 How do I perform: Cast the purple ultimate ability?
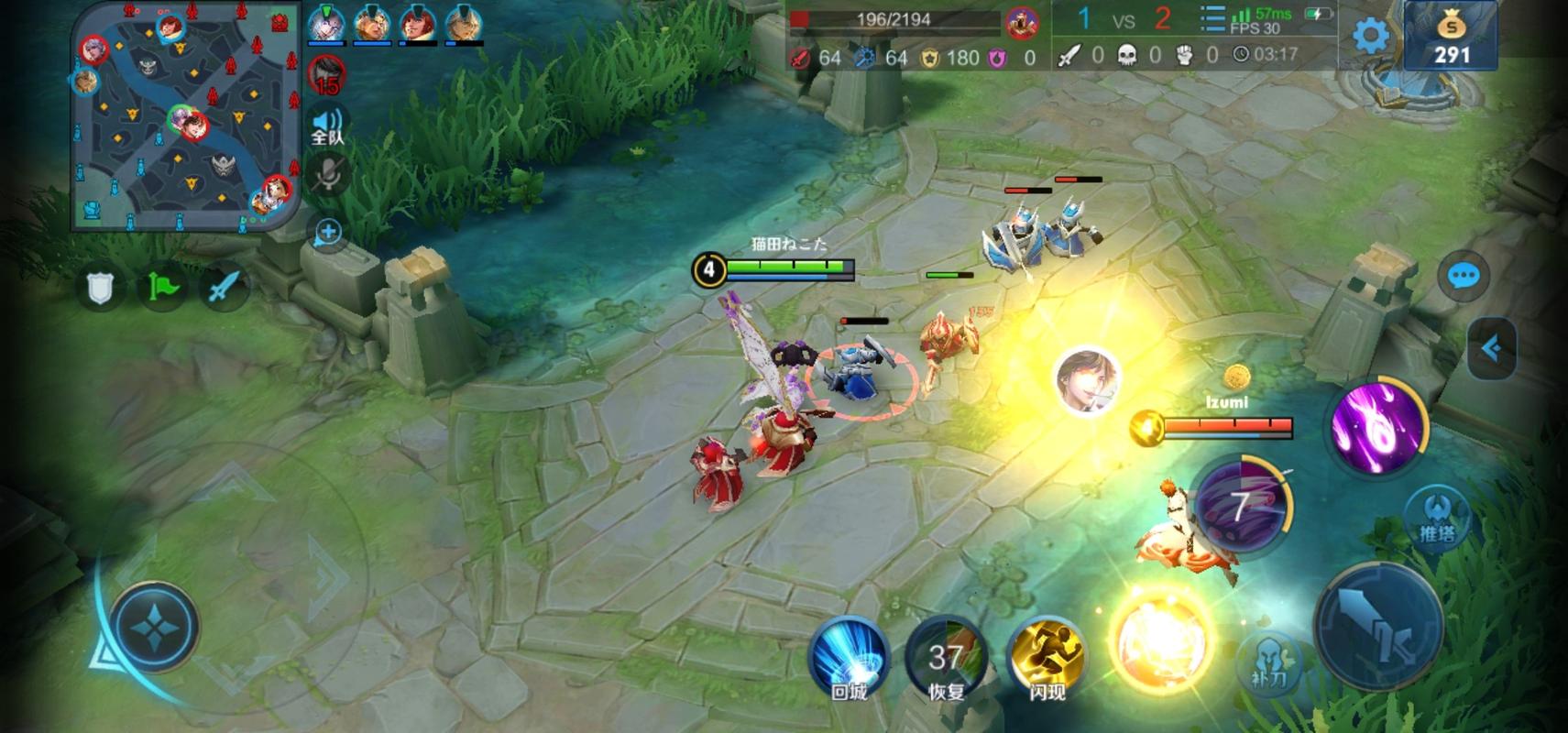pos(1377,427)
